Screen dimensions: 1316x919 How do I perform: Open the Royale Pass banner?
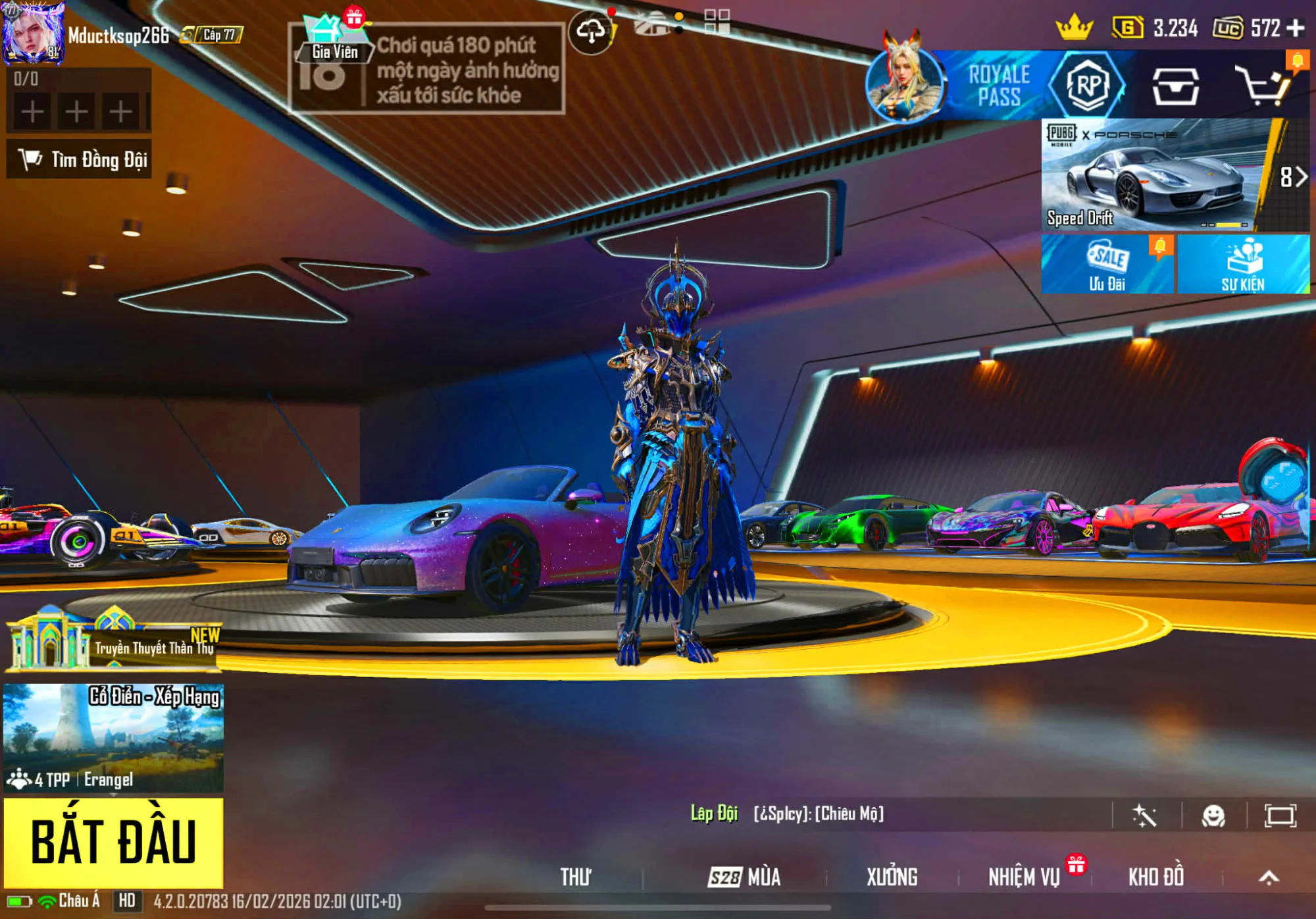point(998,86)
